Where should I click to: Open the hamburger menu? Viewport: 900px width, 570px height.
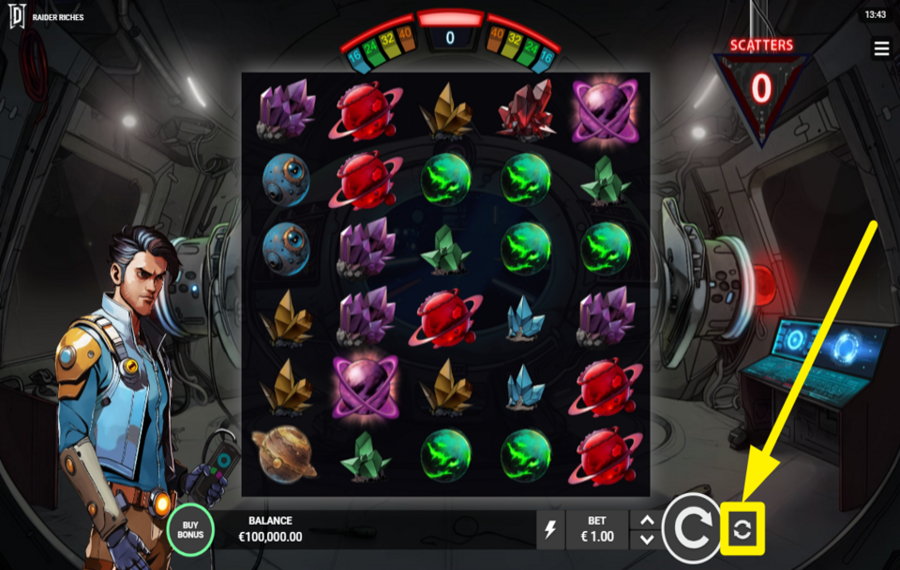881,49
